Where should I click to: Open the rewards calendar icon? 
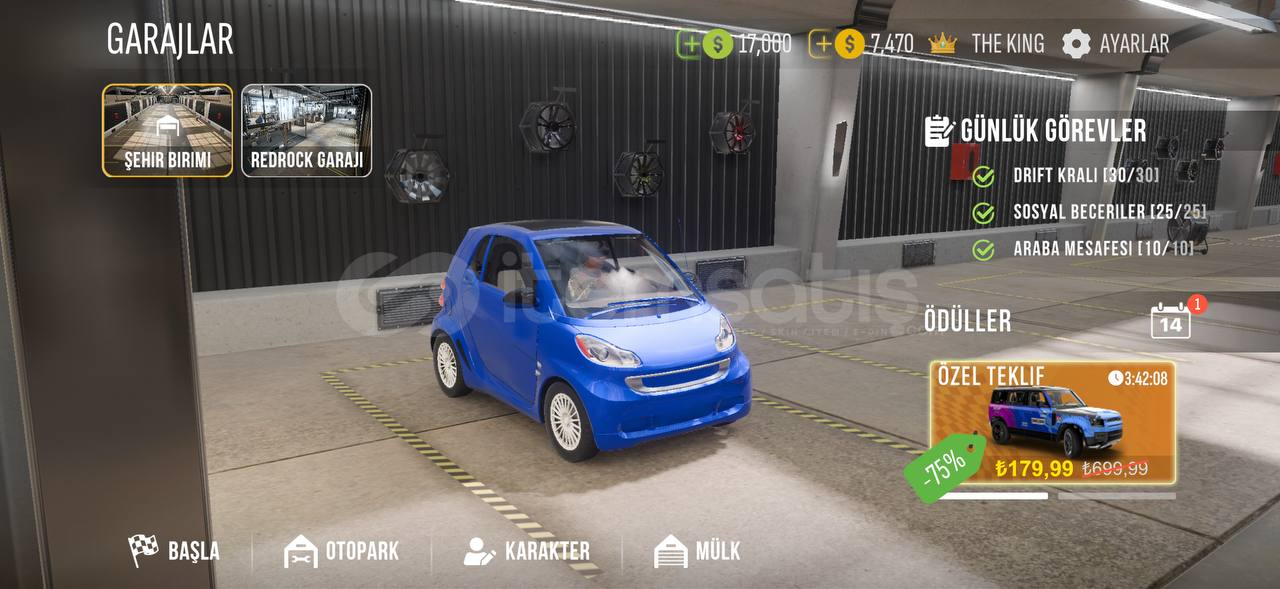[x=1171, y=321]
